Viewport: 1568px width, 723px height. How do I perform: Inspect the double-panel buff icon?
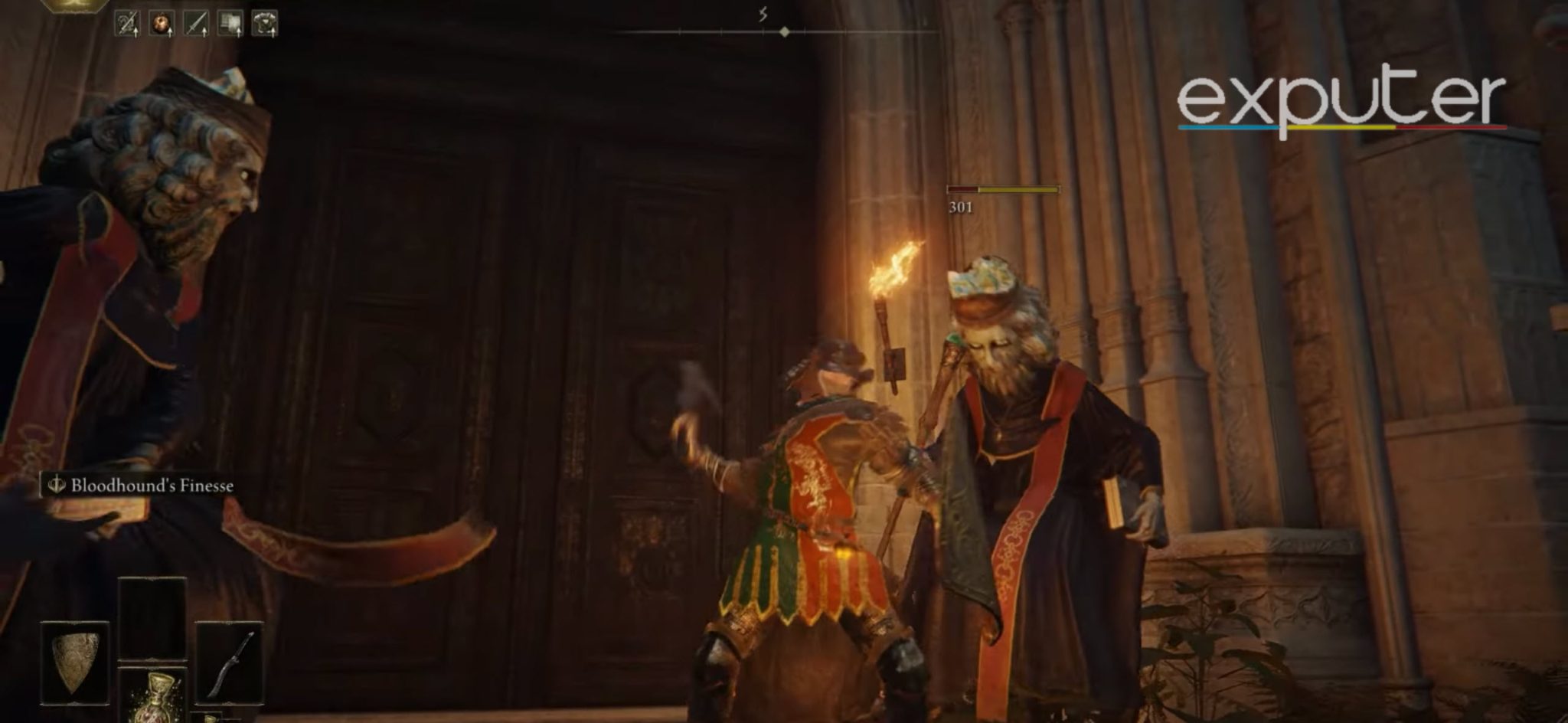click(230, 24)
